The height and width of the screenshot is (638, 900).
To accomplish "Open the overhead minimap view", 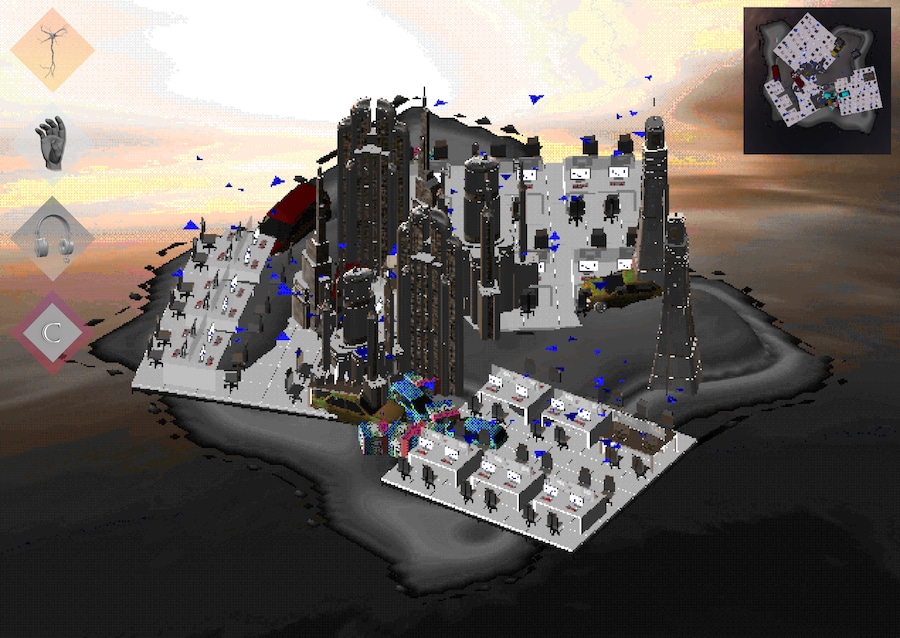I will [815, 79].
